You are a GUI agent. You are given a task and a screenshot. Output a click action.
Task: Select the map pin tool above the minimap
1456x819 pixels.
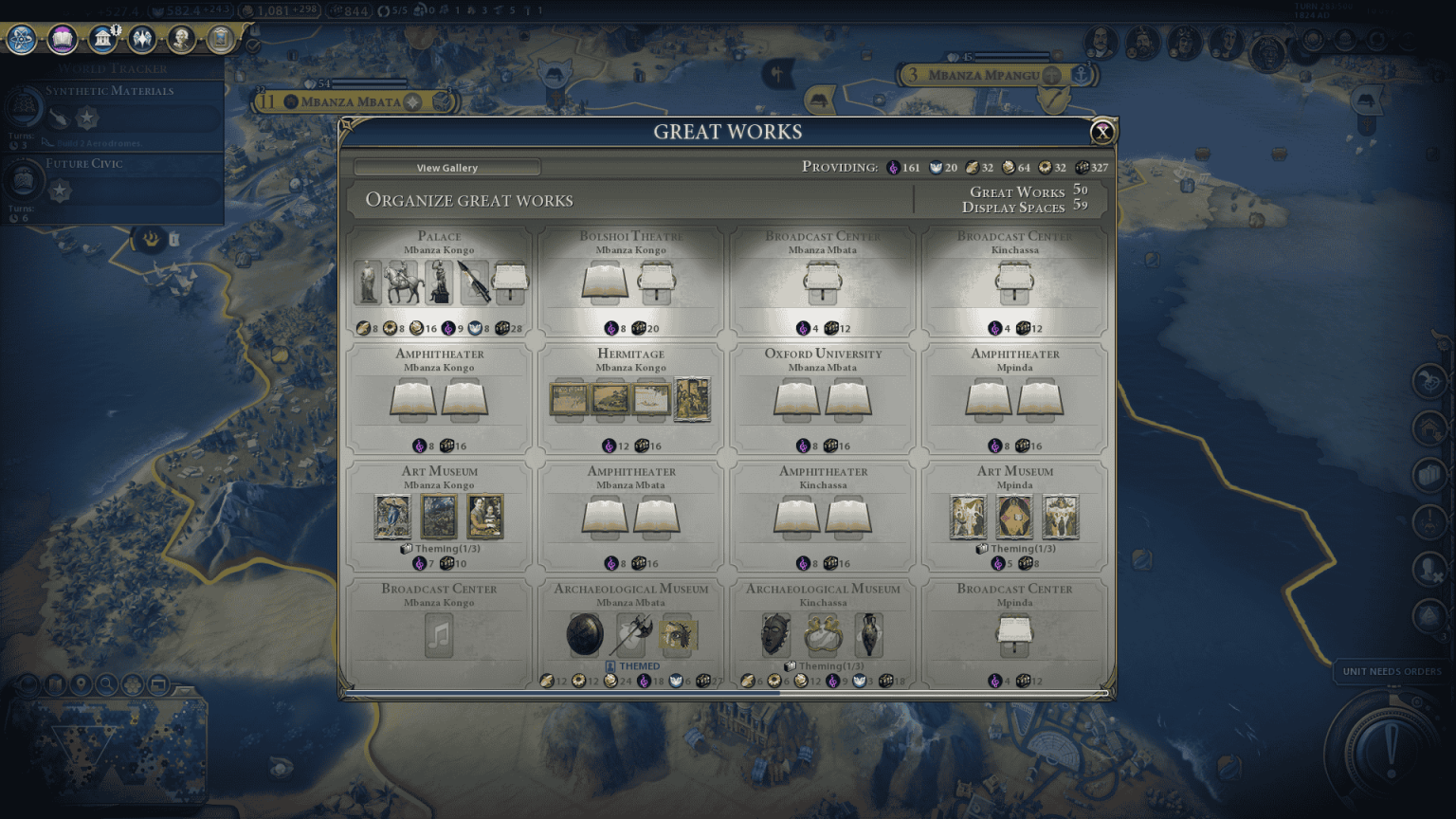(x=81, y=684)
